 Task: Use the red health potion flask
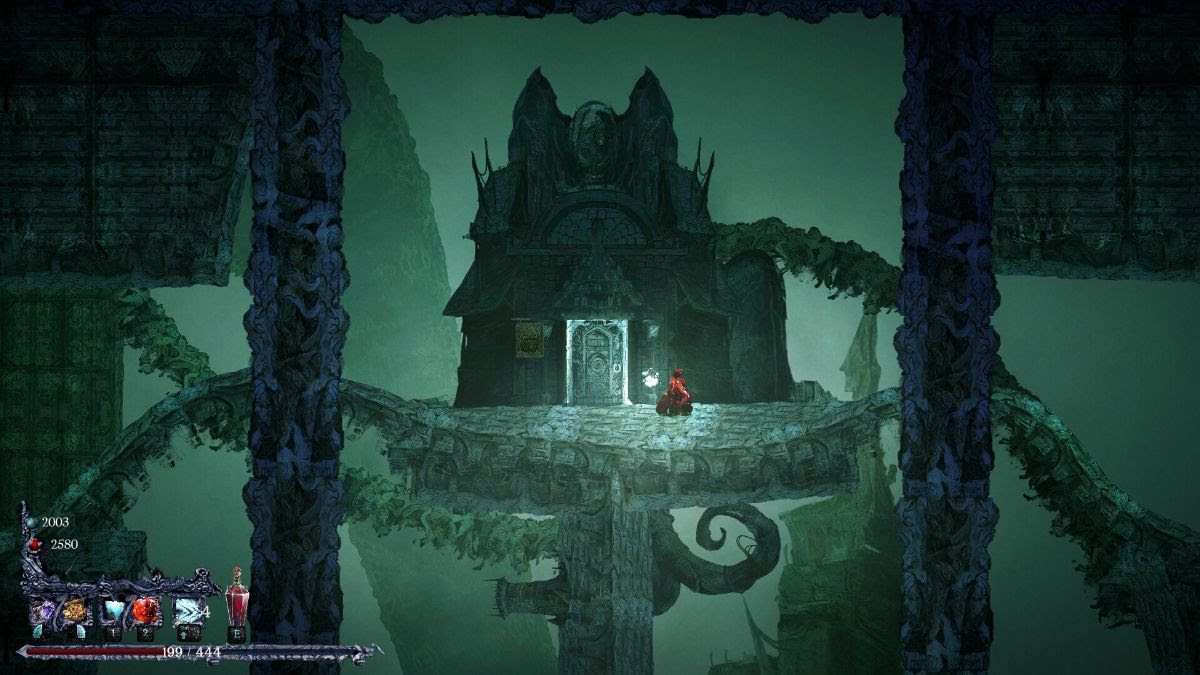point(236,605)
